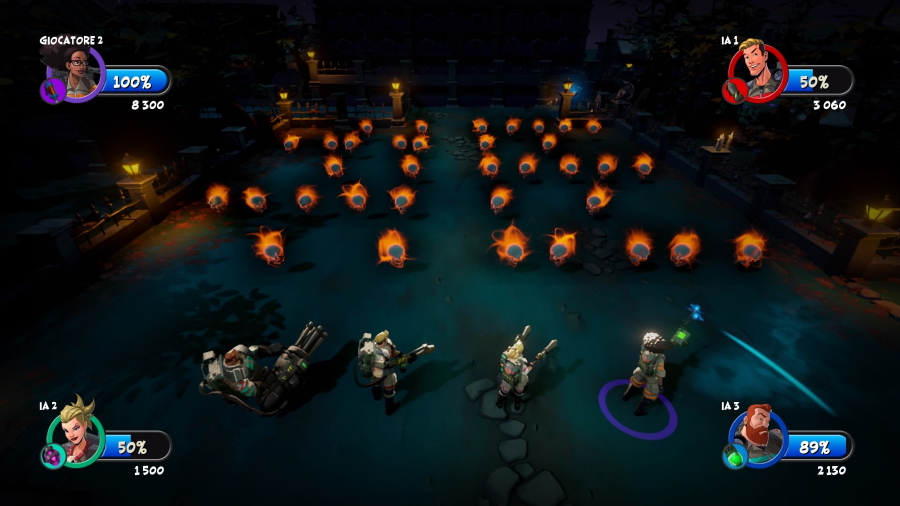
Task: Select Giocatore 2's character portrait
Action: tap(76, 70)
